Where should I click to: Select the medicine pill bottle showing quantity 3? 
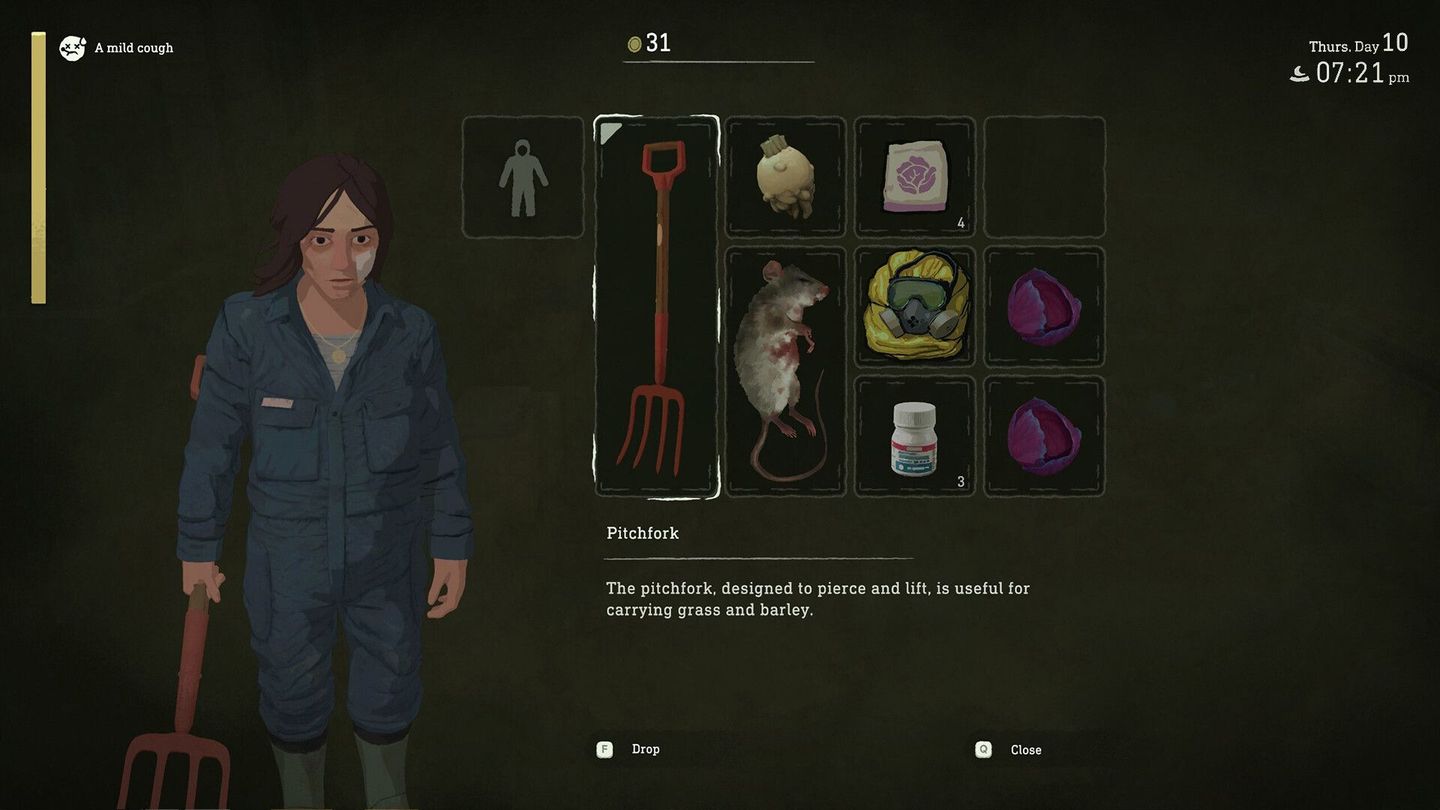[914, 437]
